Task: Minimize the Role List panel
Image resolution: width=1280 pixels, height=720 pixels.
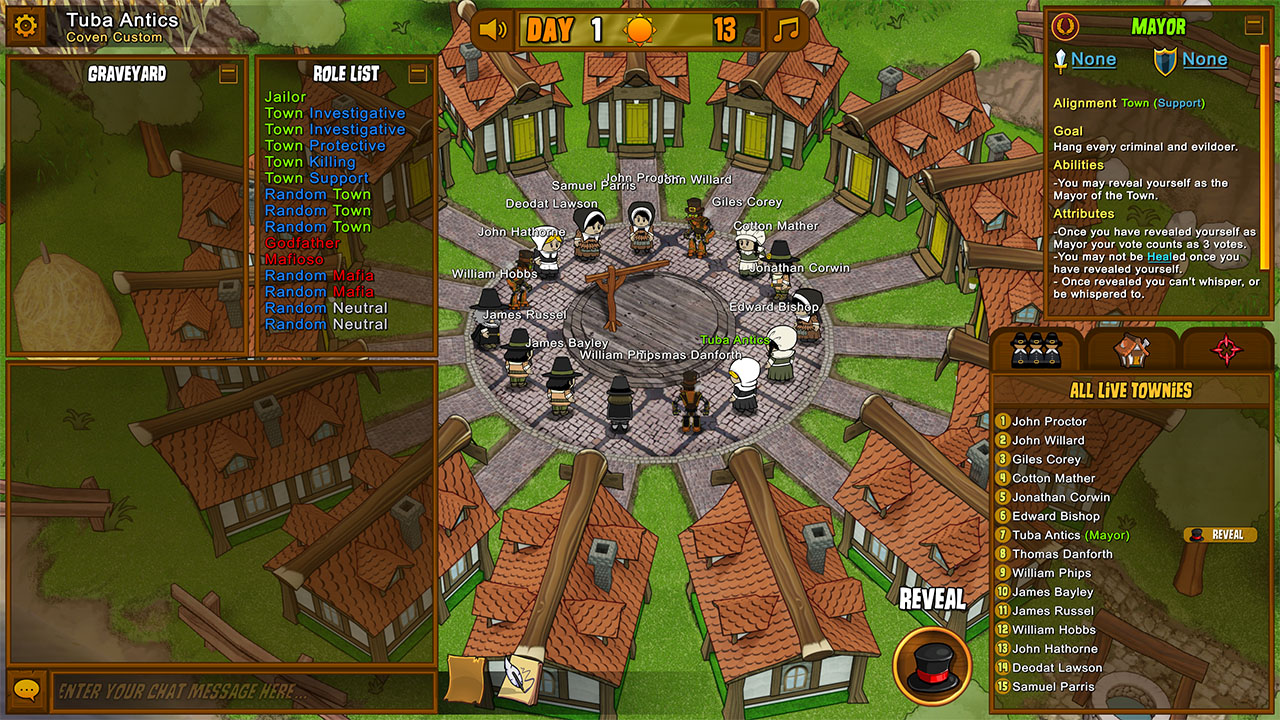Action: click(418, 73)
